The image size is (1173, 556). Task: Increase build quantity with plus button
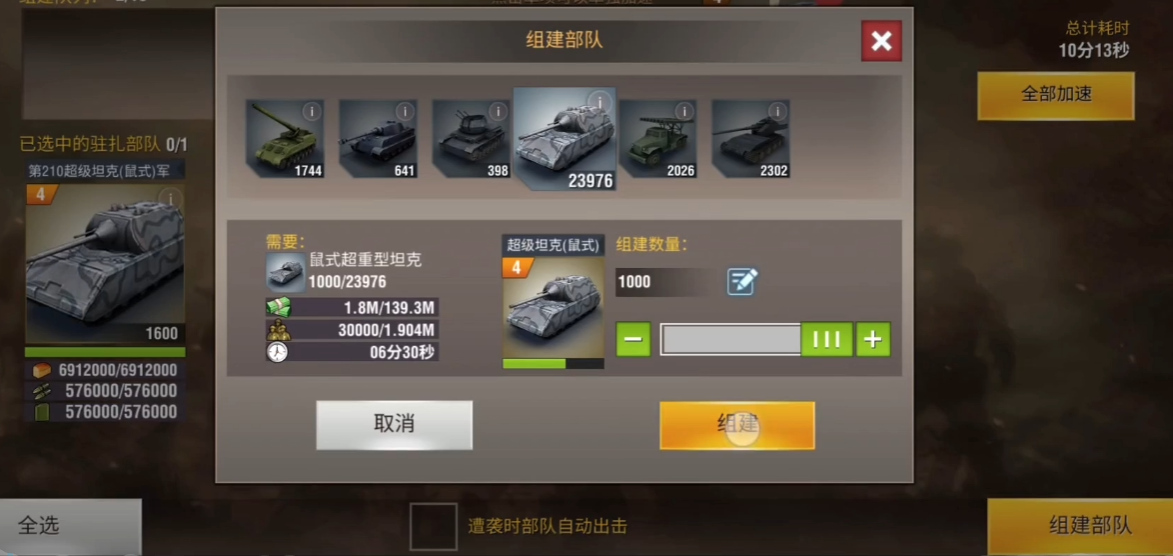click(x=873, y=339)
